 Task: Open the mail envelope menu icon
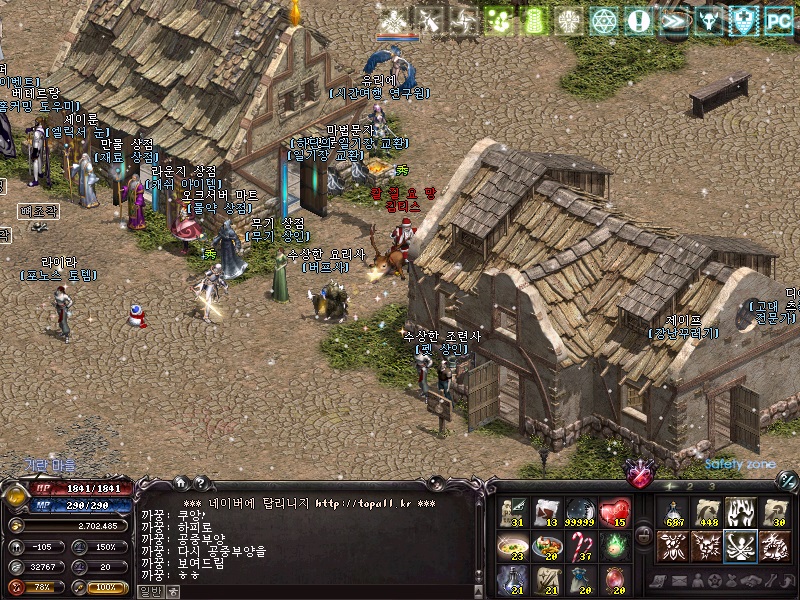click(x=678, y=581)
